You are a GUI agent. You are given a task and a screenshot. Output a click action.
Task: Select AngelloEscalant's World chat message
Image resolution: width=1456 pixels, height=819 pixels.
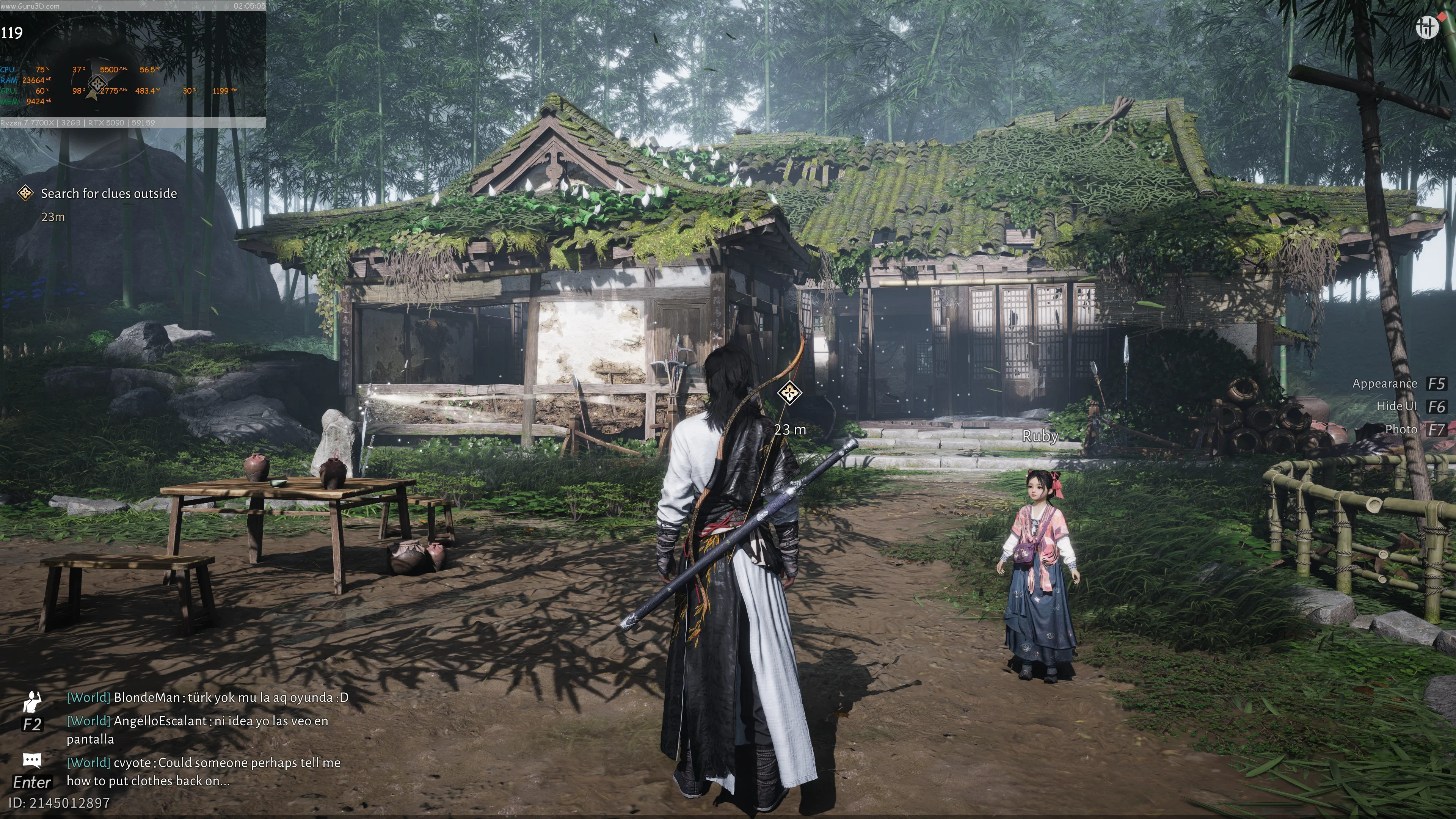197,730
